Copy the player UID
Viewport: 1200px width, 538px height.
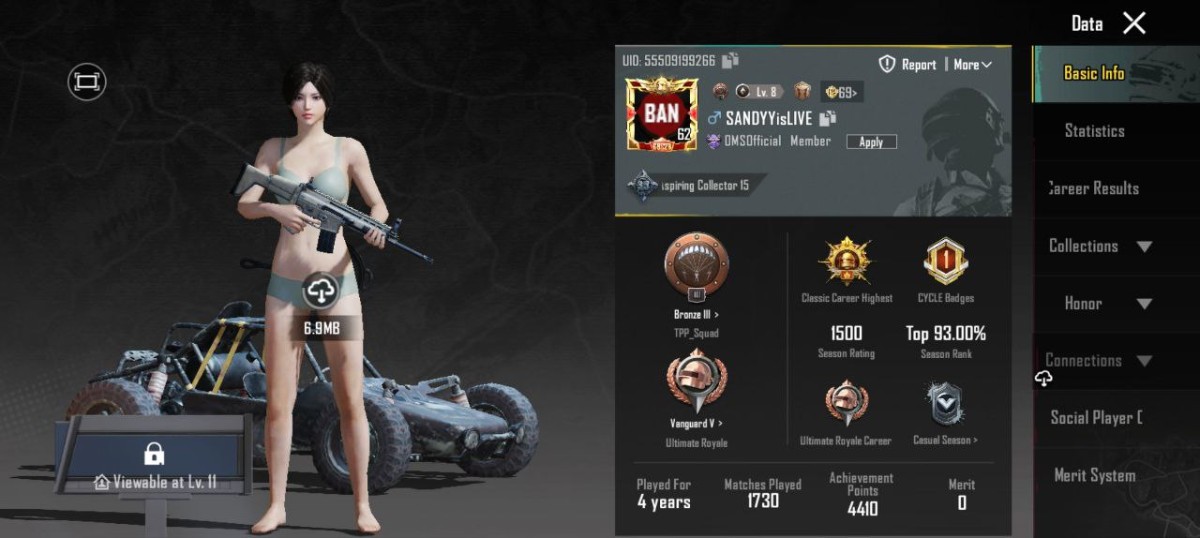pos(730,61)
